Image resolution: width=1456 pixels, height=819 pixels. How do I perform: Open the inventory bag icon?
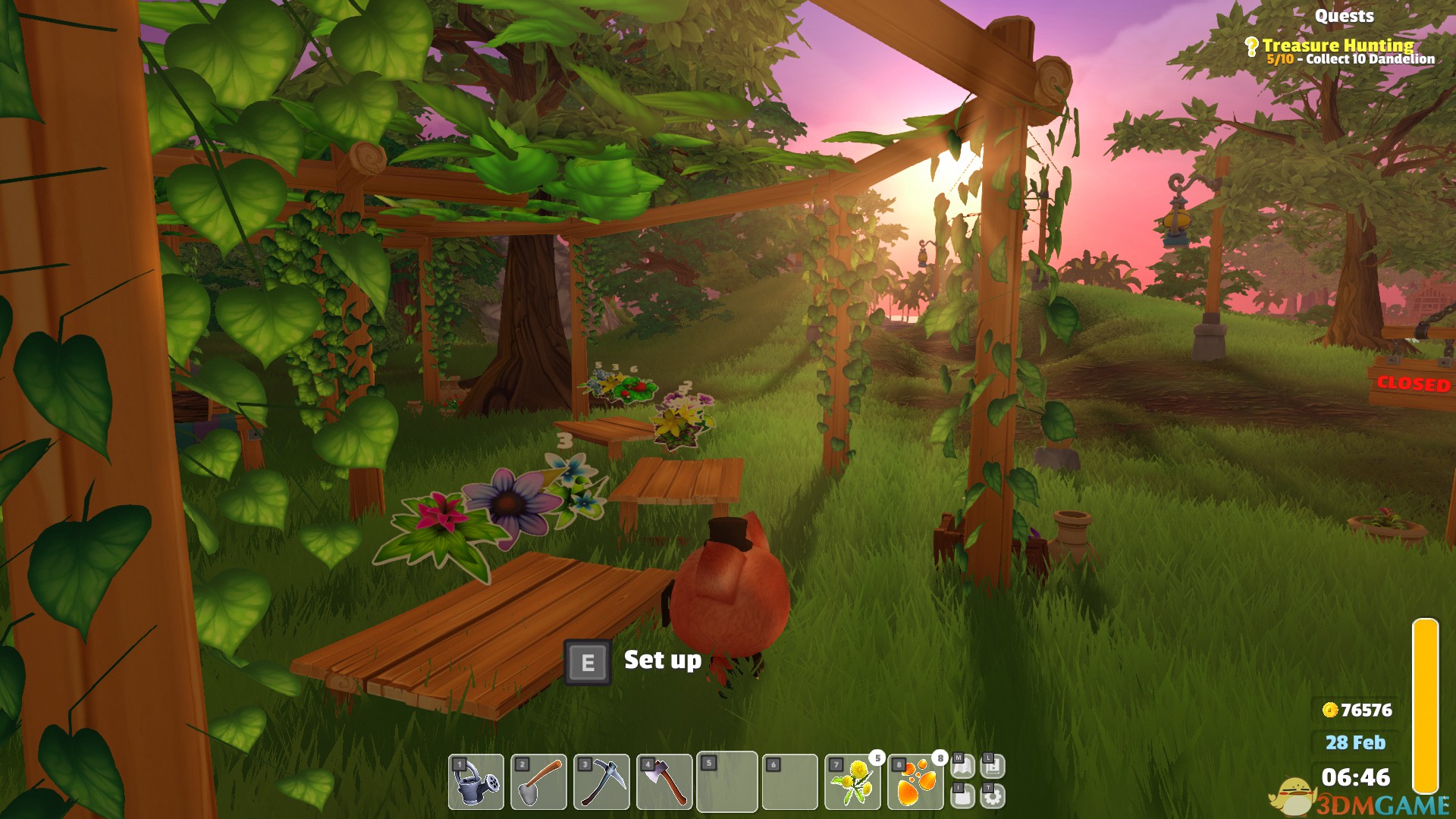(x=962, y=796)
